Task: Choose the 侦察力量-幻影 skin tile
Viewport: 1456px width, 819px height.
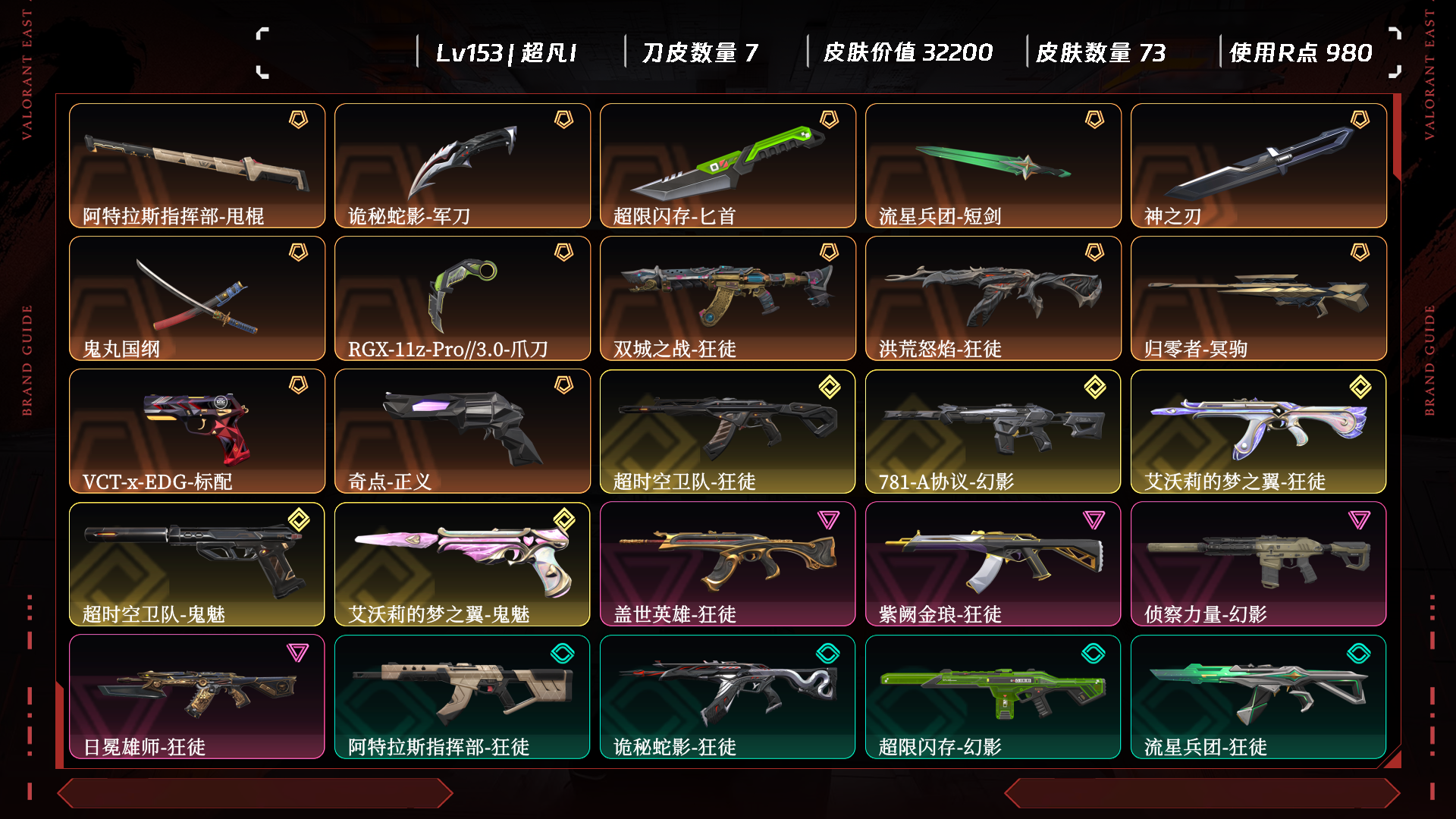Action: (x=1259, y=563)
